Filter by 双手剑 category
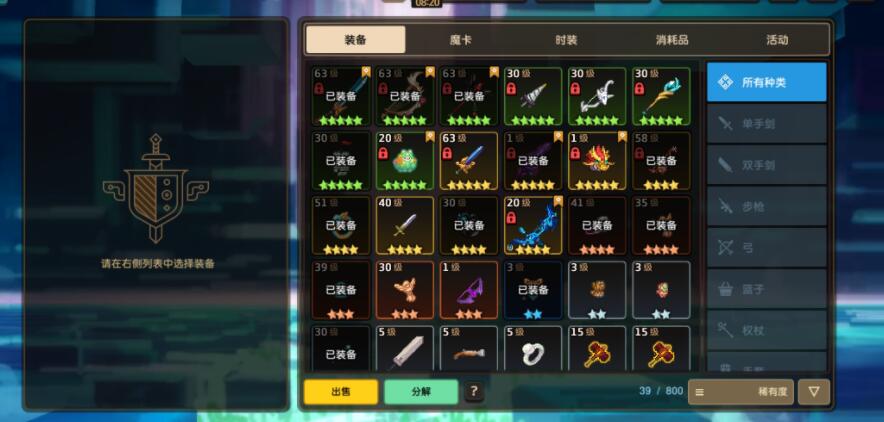 click(x=766, y=164)
